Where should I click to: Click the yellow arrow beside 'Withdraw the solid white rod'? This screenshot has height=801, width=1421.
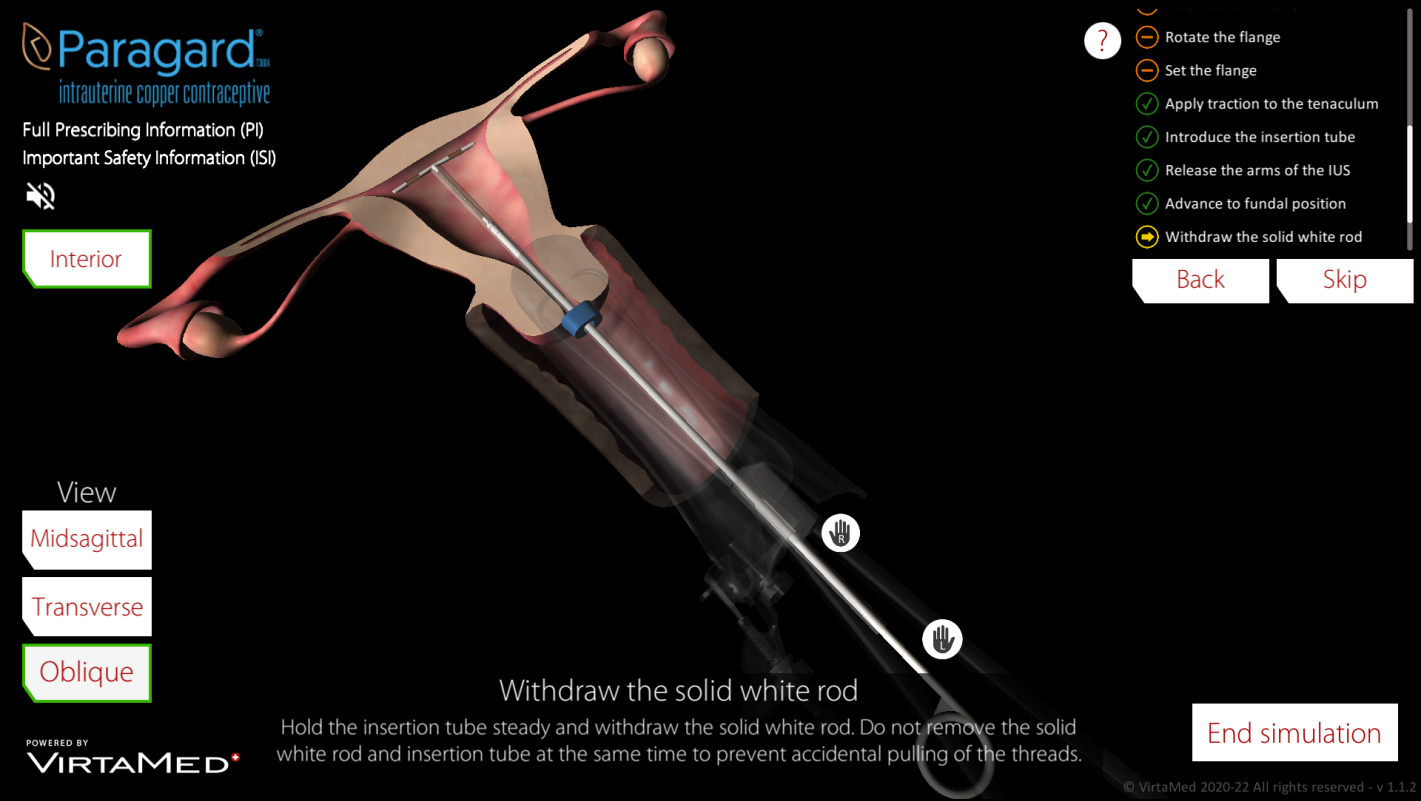(1146, 237)
